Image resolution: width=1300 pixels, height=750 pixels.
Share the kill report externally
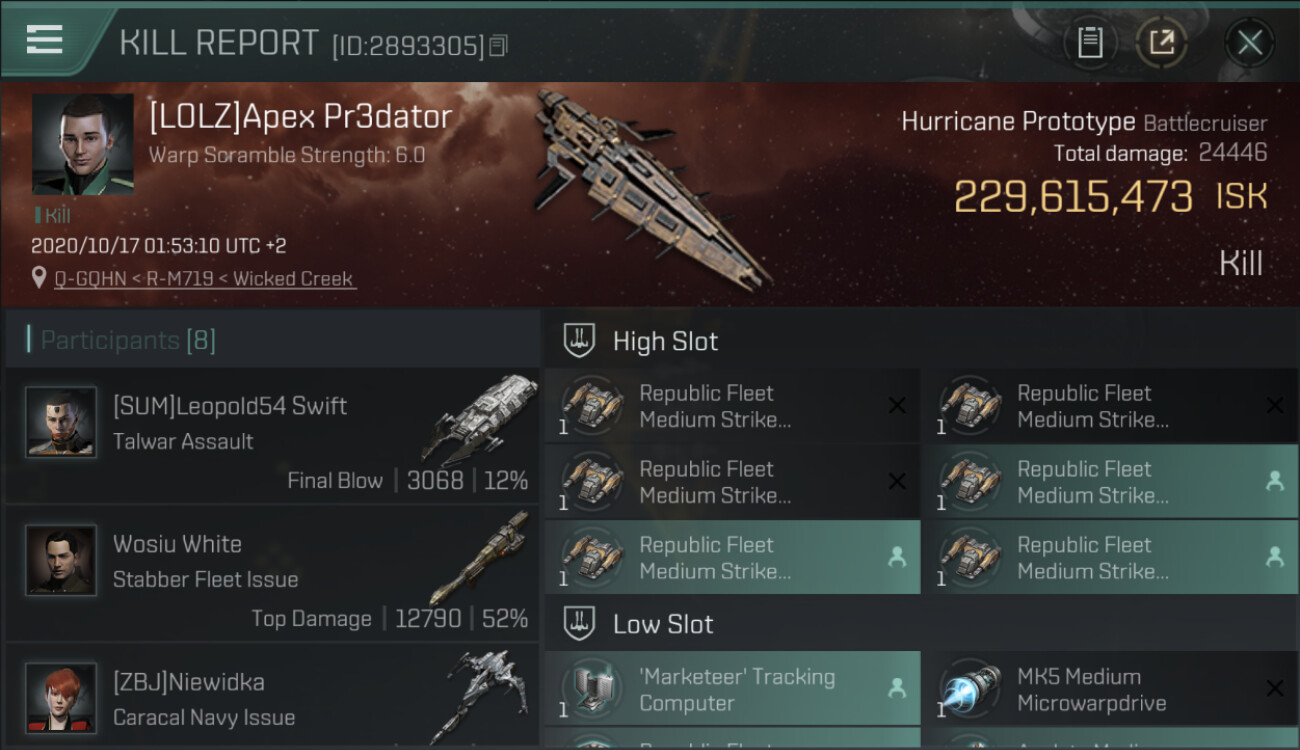[1161, 42]
